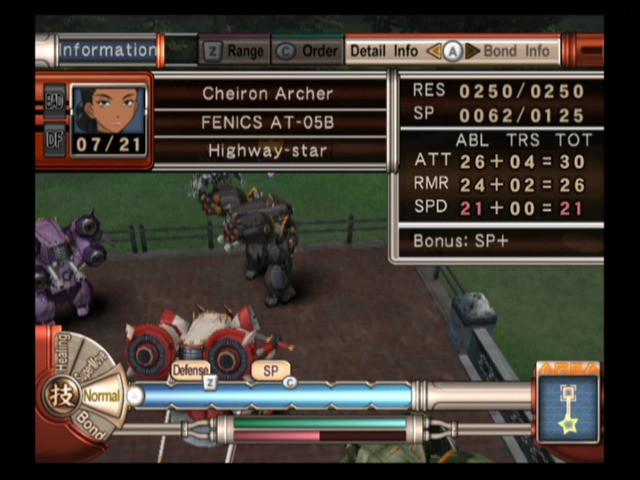Open the Information tab
Image resolution: width=640 pixels, height=480 pixels.
coord(107,50)
